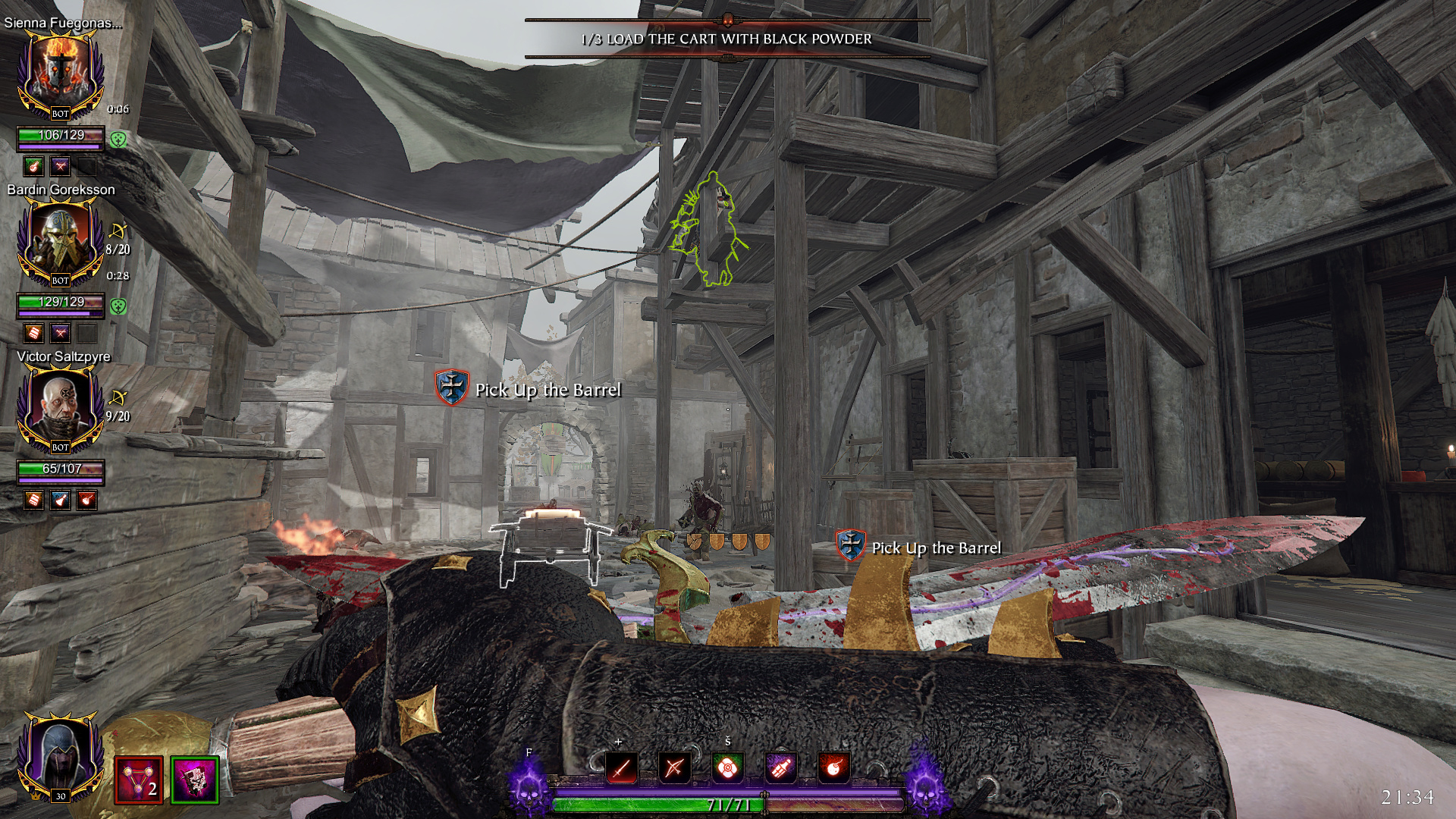Switch to the ranged bow slot
Screen dimensions: 1456x819
tap(674, 768)
